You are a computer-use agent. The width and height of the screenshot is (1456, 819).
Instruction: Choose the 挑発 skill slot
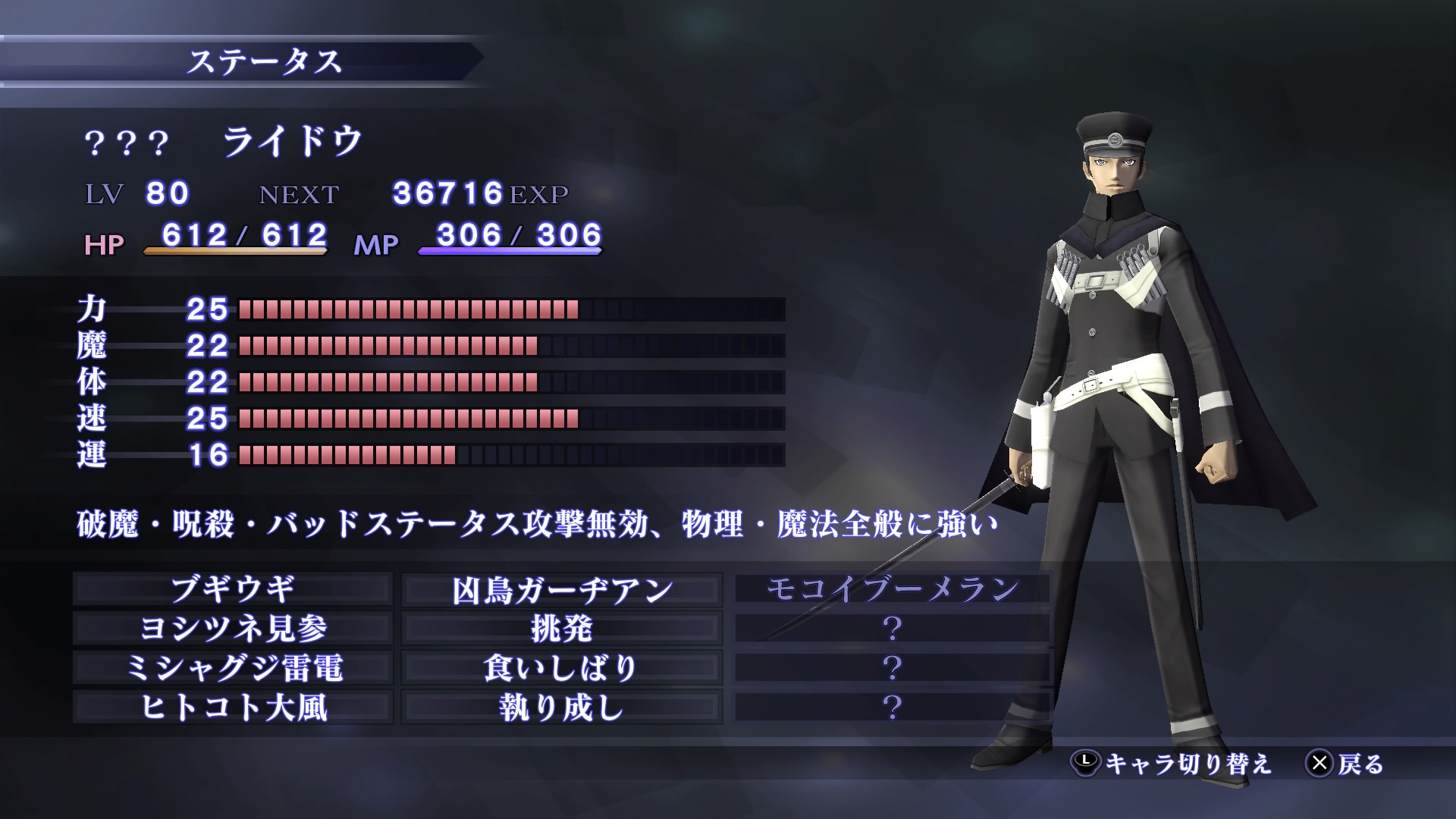pyautogui.click(x=562, y=629)
